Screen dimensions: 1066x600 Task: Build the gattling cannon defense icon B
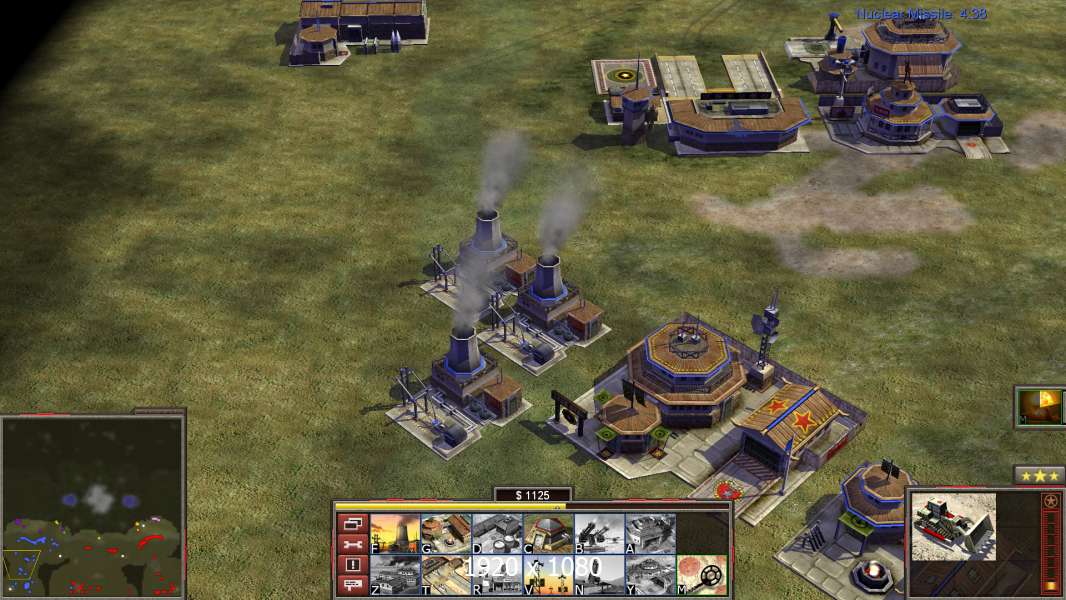pyautogui.click(x=599, y=533)
